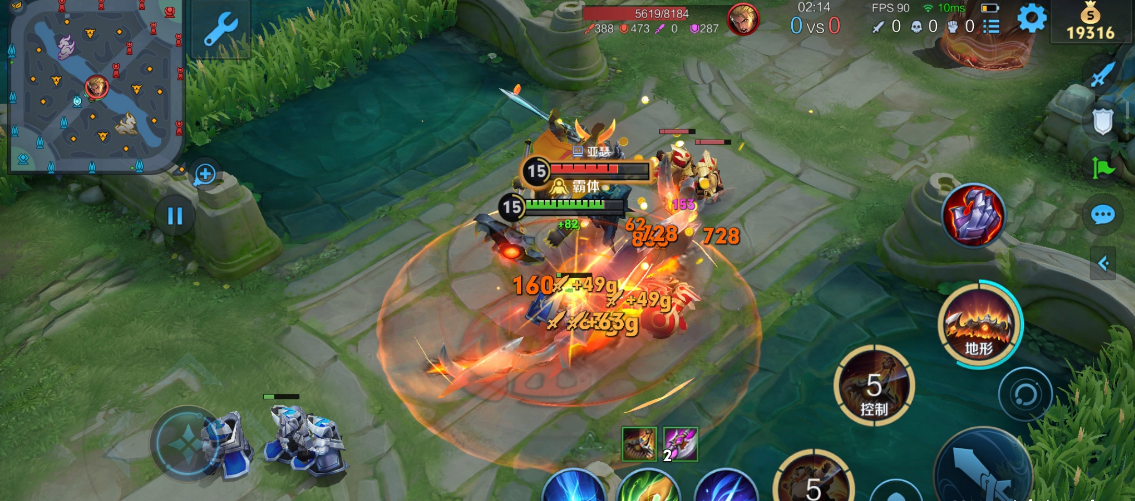Screen dimensions: 1135x501
Task: Use the red gauntlet equipment active skill
Action: (x=975, y=216)
